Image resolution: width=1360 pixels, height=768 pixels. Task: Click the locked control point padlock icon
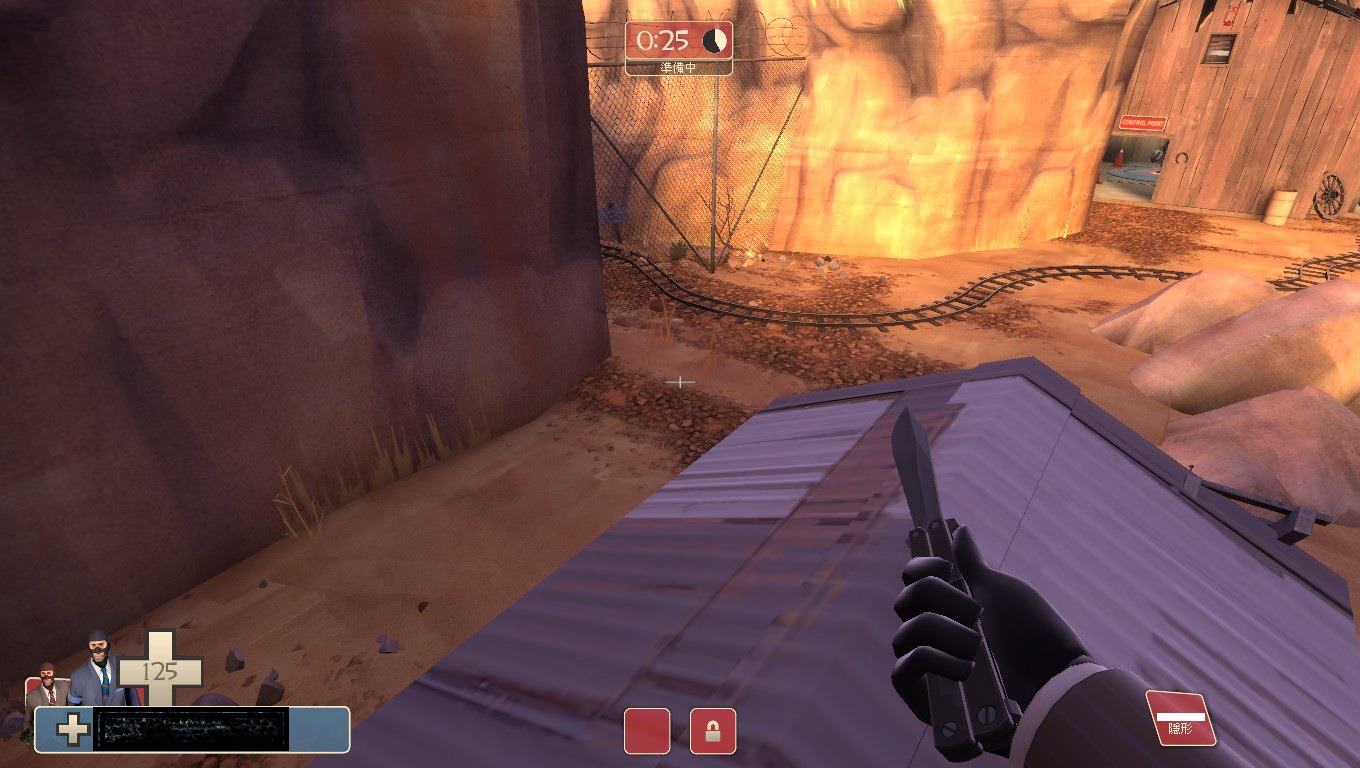click(x=713, y=731)
